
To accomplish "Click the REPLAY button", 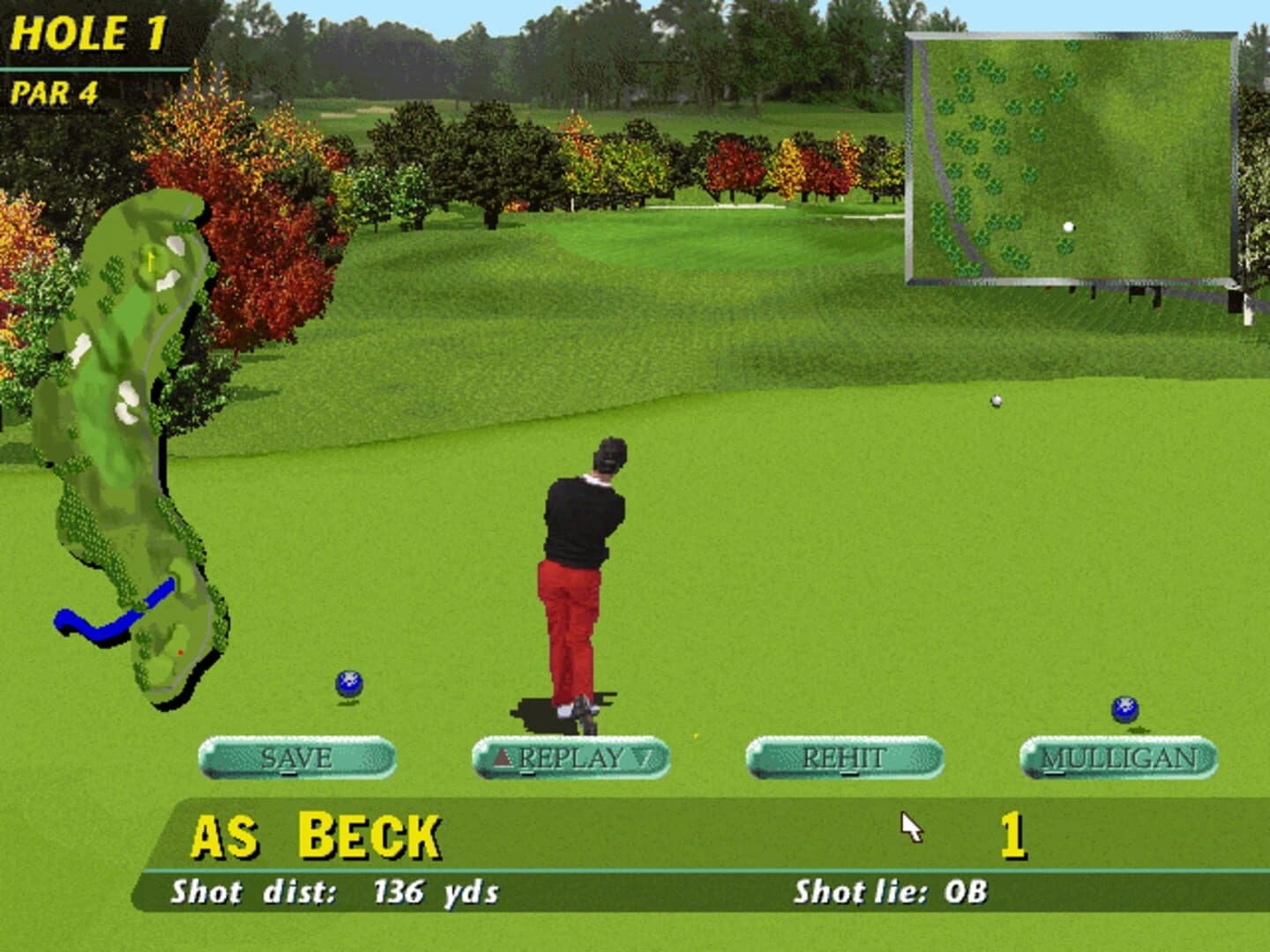I will [571, 756].
